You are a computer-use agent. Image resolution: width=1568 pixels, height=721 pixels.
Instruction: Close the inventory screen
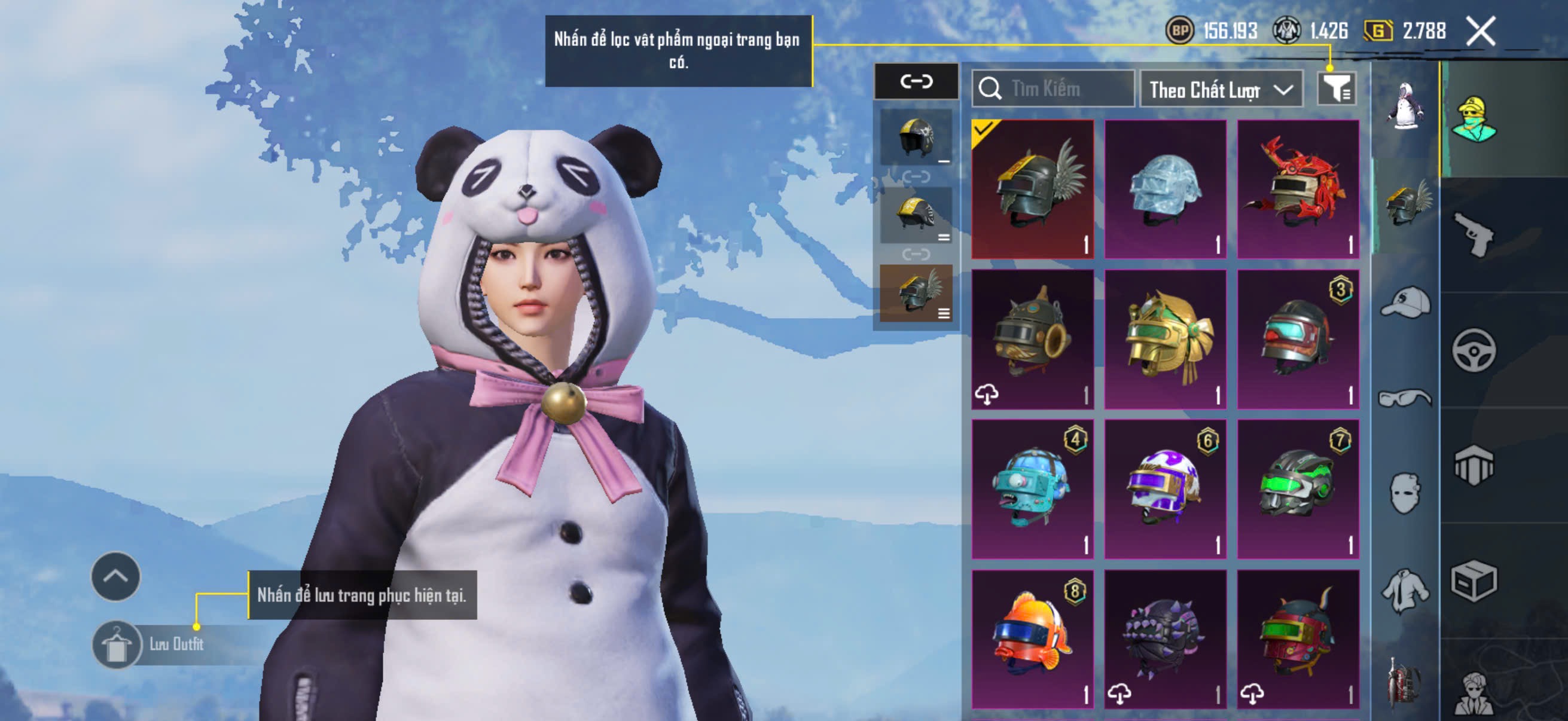click(x=1480, y=31)
